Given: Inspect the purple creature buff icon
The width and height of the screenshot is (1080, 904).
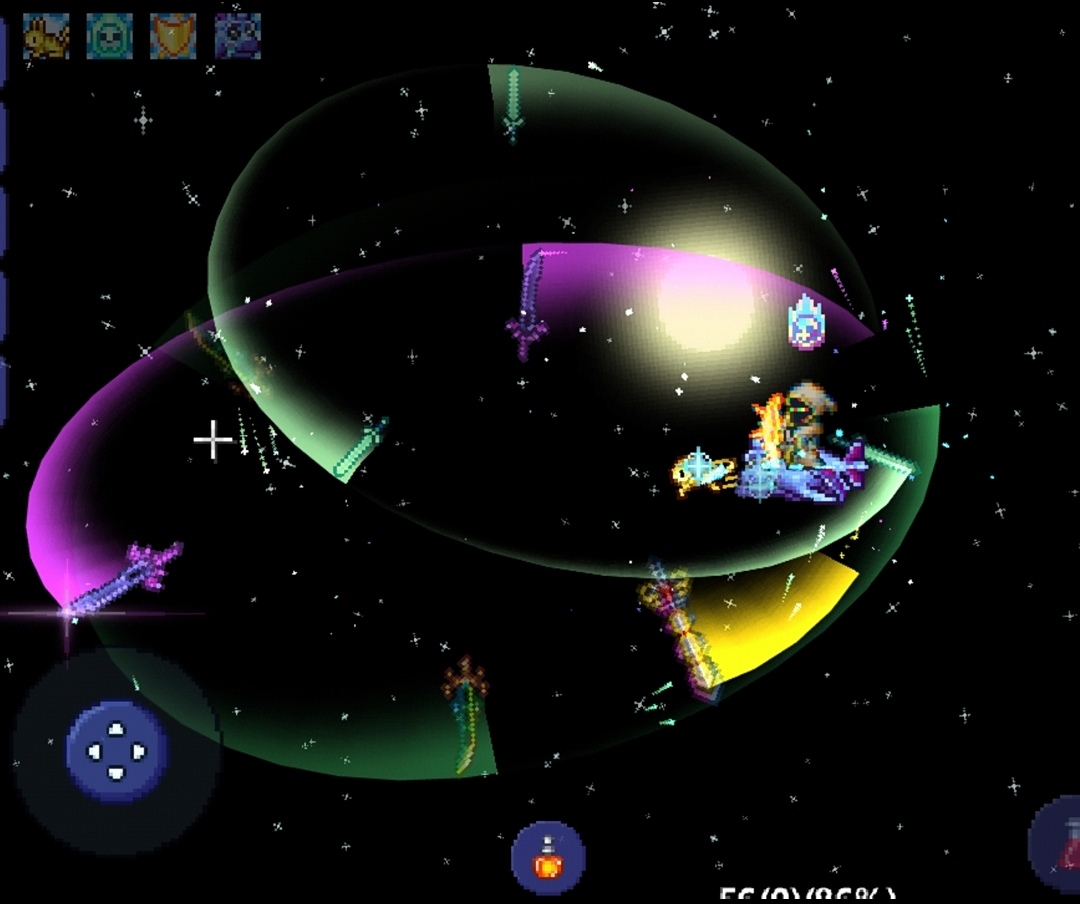Looking at the screenshot, I should [x=238, y=36].
